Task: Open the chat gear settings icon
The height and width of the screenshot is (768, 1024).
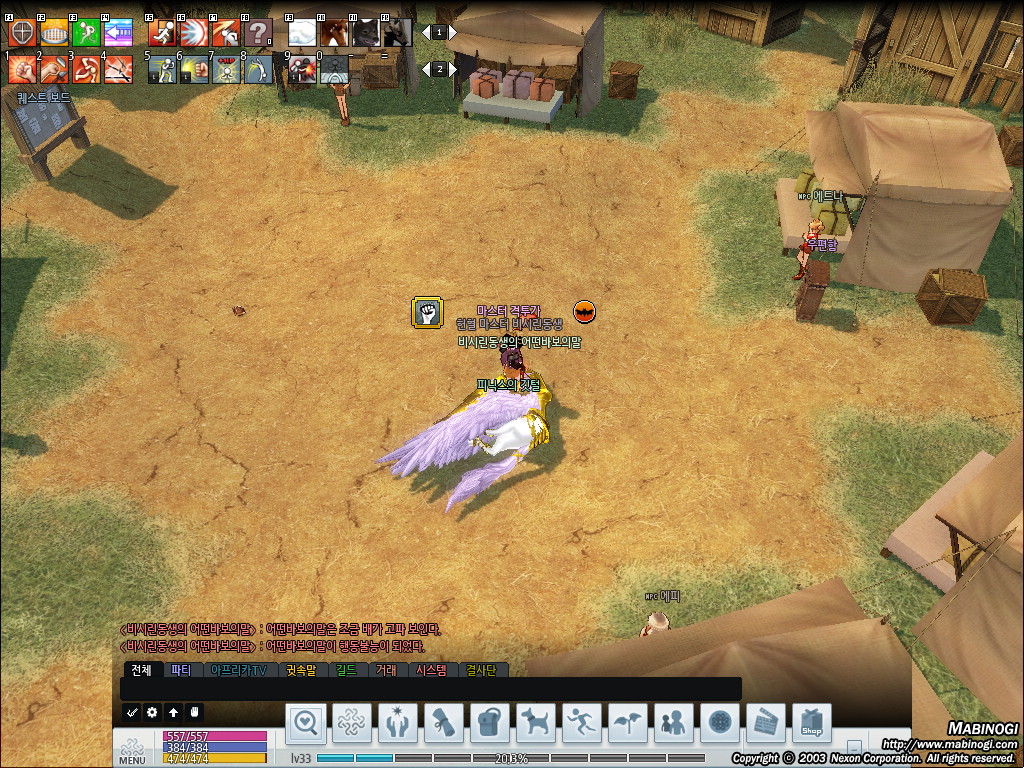Action: [152, 712]
